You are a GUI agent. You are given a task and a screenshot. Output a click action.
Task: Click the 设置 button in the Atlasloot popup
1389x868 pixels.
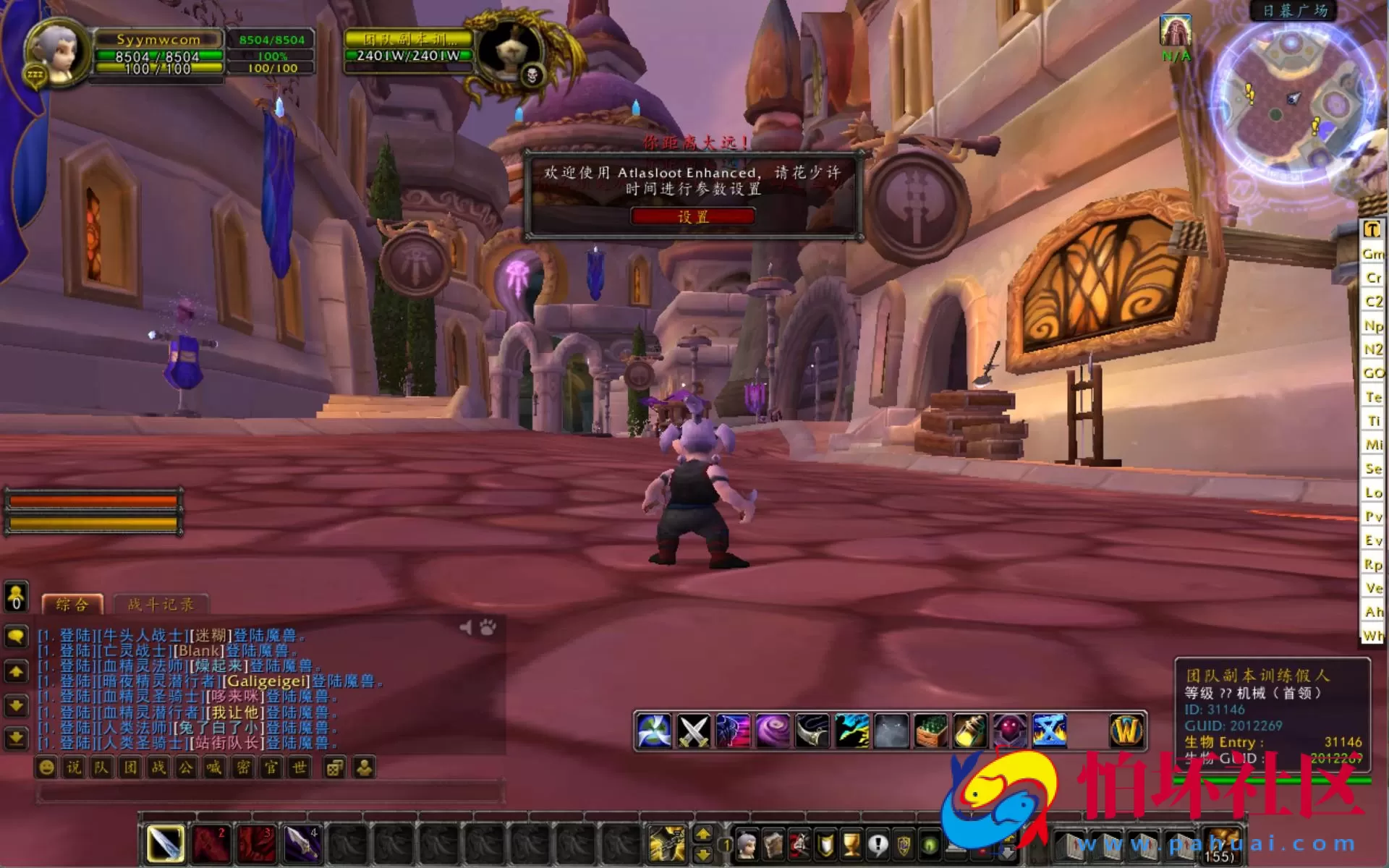pyautogui.click(x=692, y=216)
